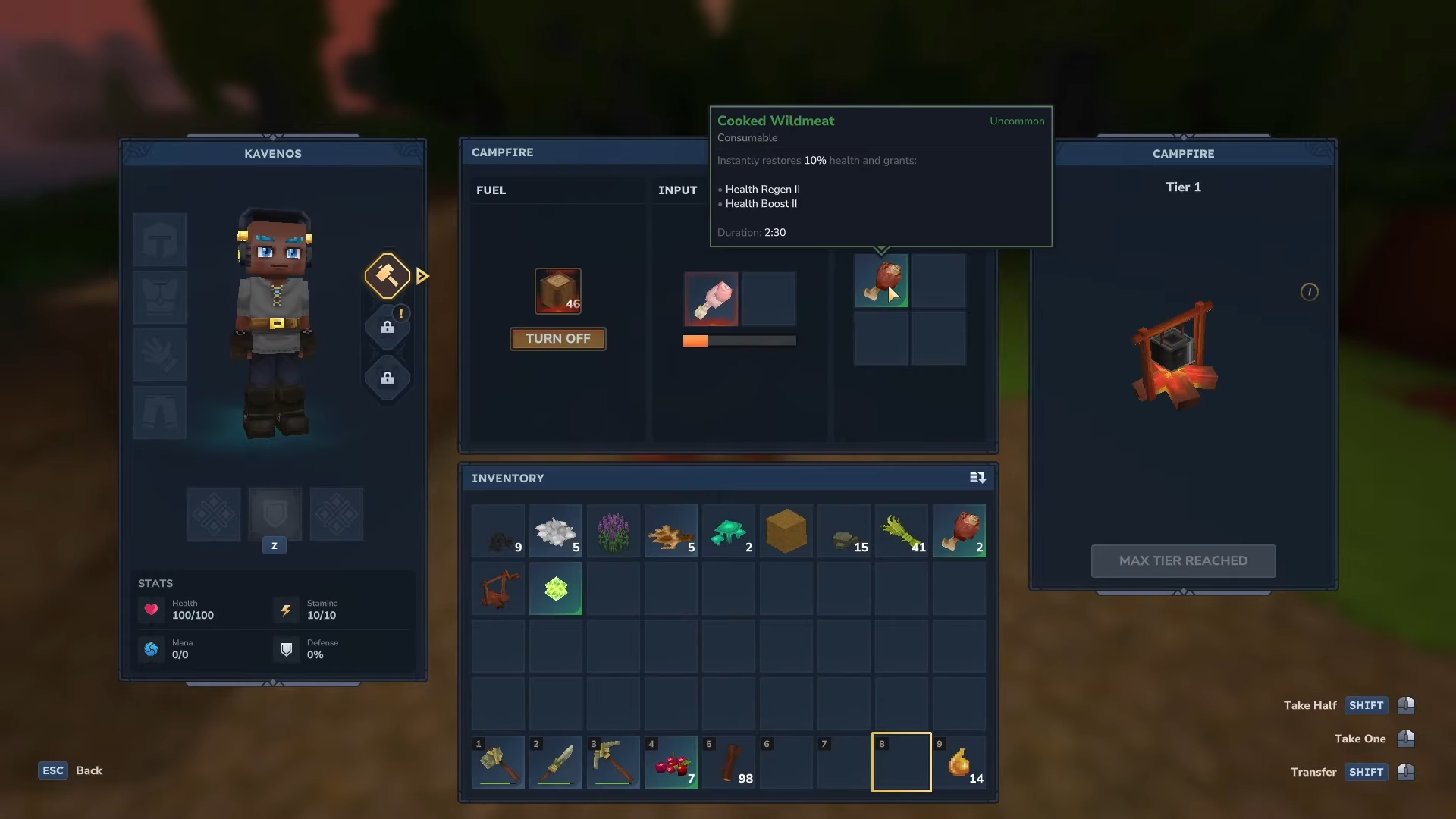Click the lower locked slot icon
The image size is (1456, 819).
(388, 378)
